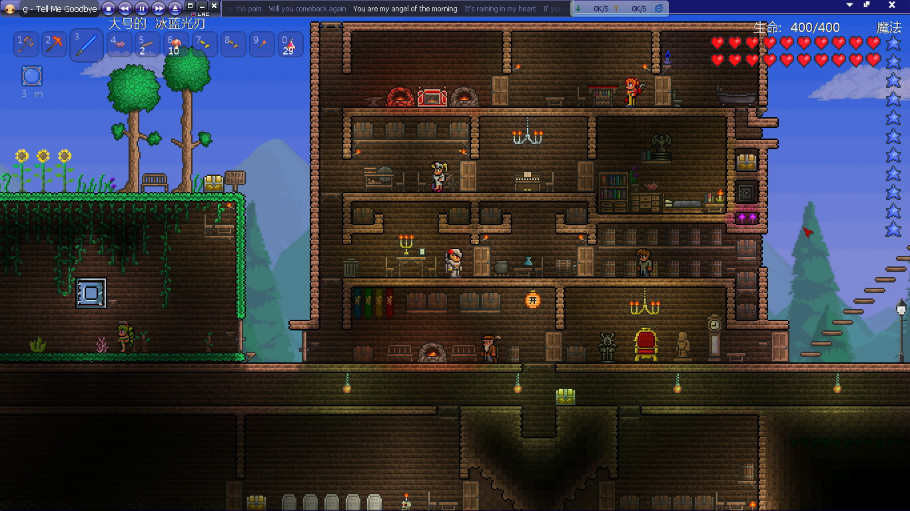Pause the music player track
Viewport: 910px width, 511px height.
coord(142,8)
